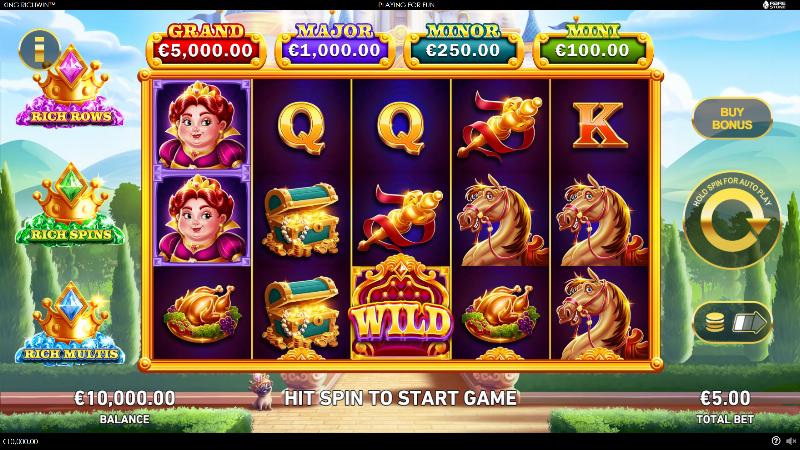Open the bet amount coin button
The width and height of the screenshot is (800, 450).
pyautogui.click(x=731, y=323)
